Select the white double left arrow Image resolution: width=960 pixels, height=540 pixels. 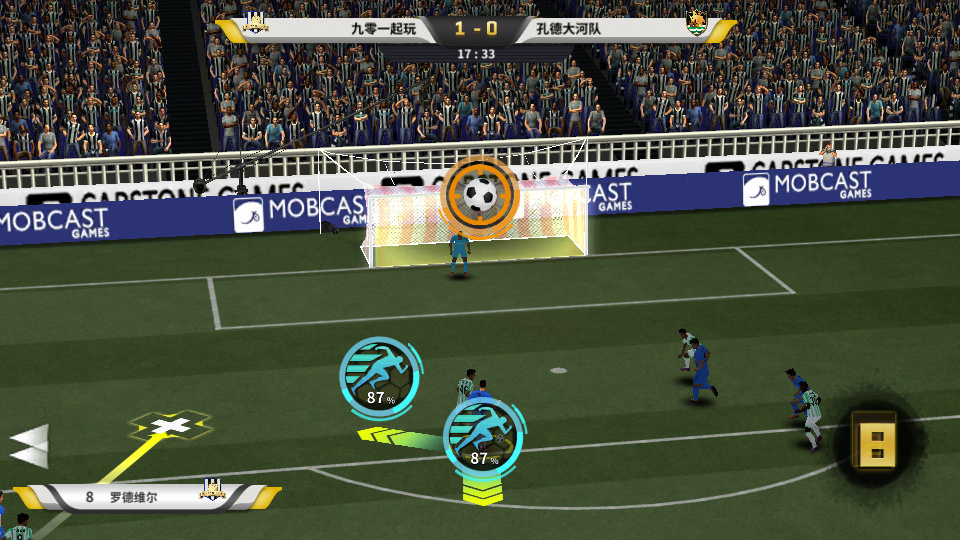[30, 445]
